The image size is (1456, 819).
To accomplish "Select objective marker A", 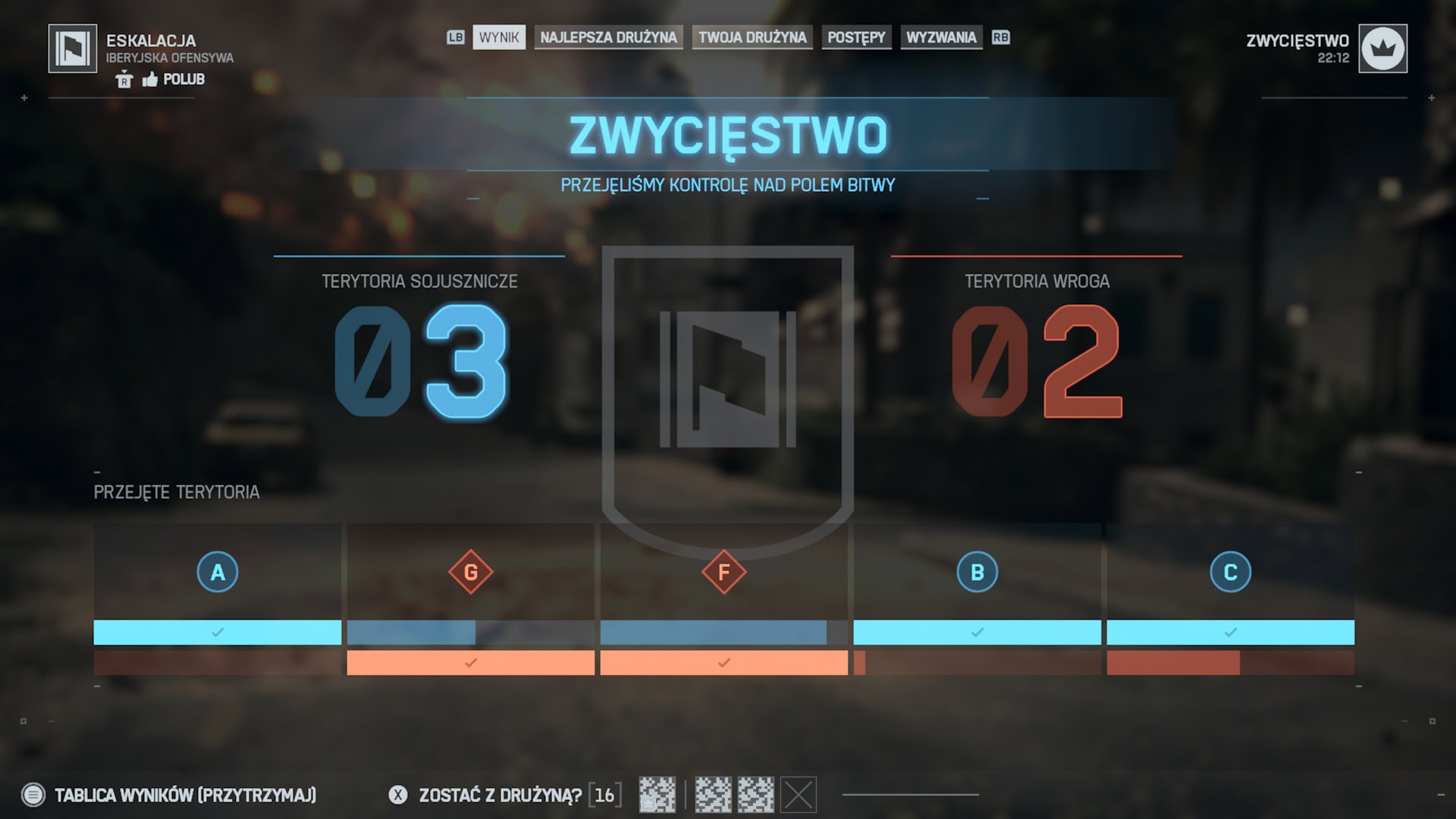I will (218, 572).
